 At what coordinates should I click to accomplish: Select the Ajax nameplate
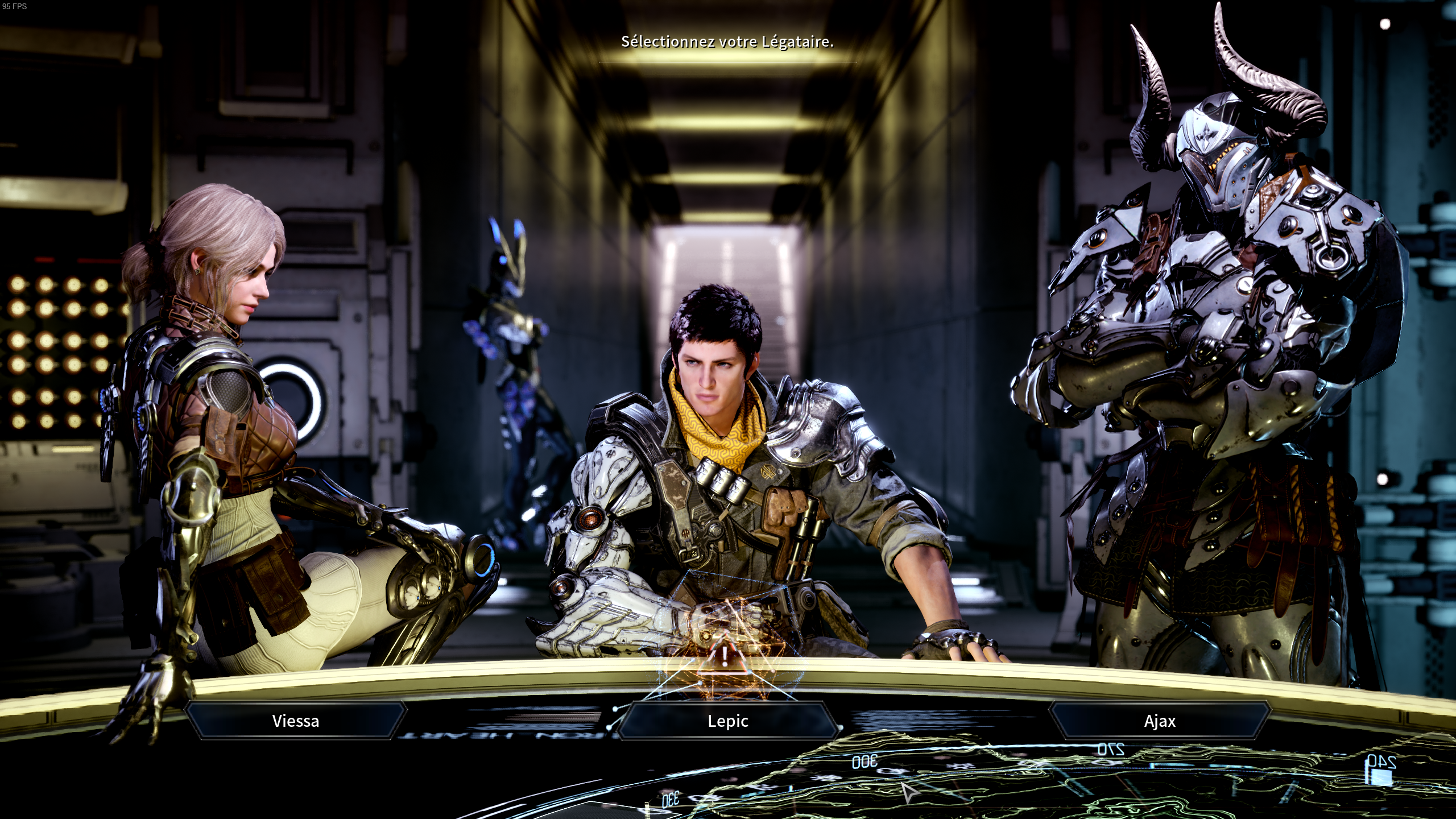click(x=1160, y=721)
